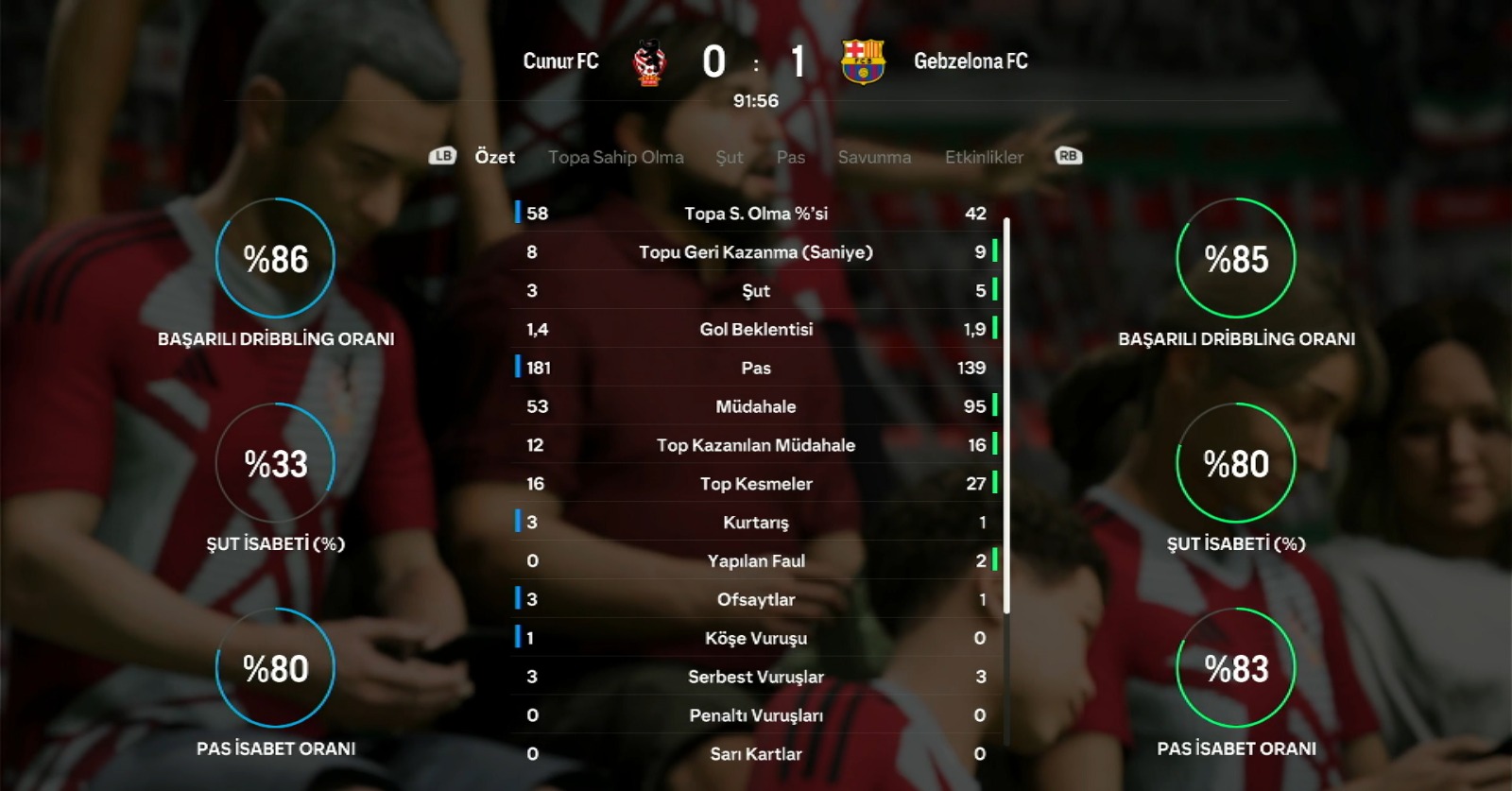Screen dimensions: 1512x791
Task: Open the Şut statistics tab
Action: (729, 157)
